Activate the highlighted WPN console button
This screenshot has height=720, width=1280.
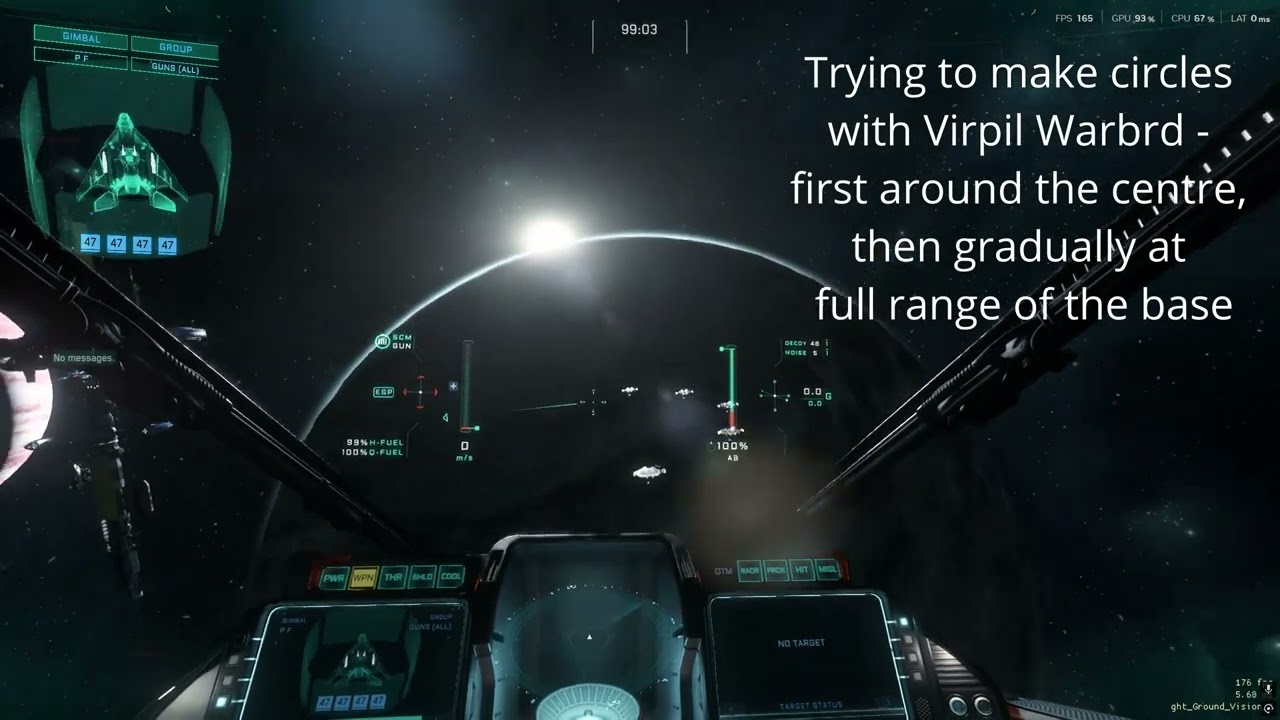pos(363,578)
